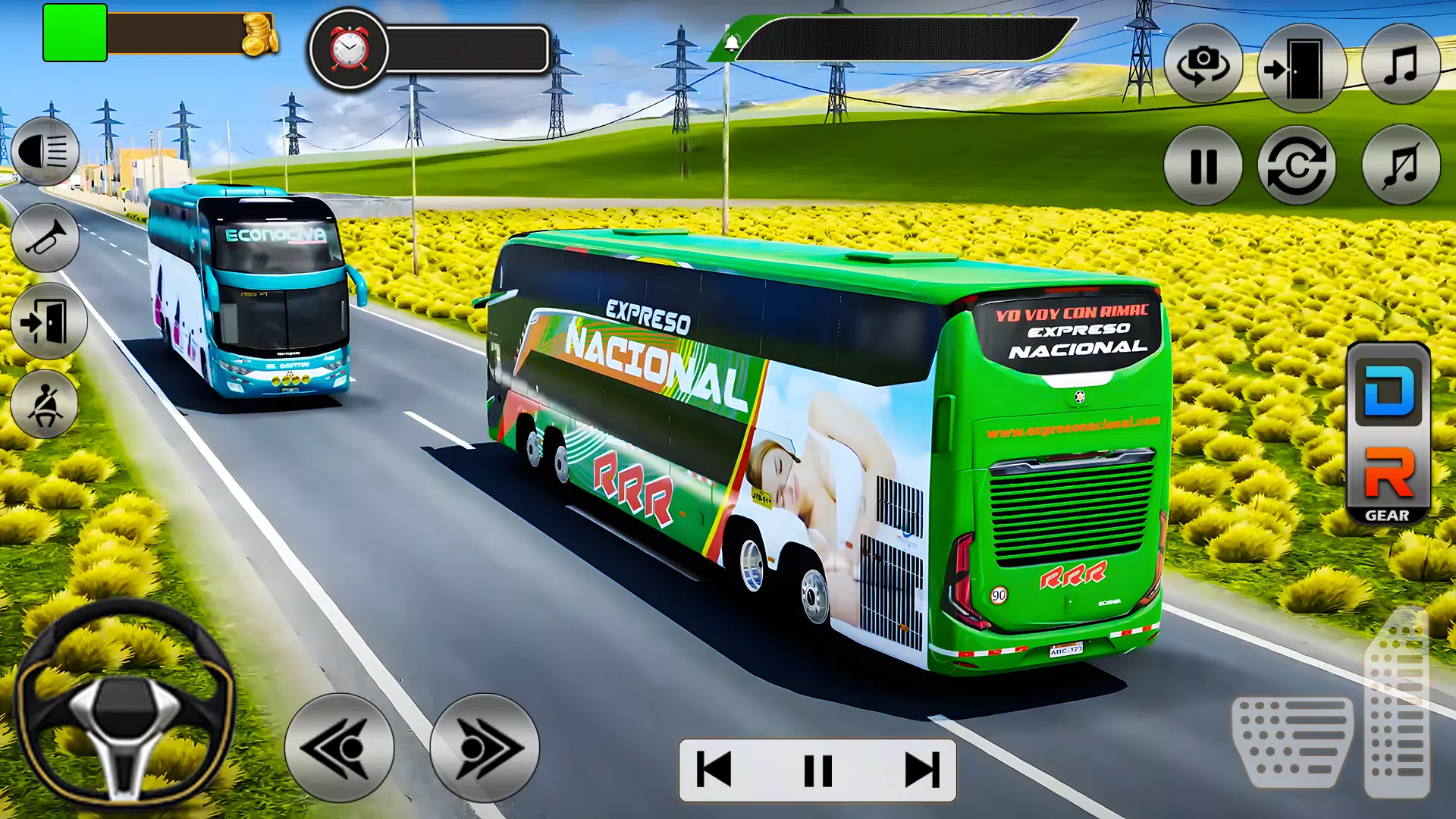Toggle the headlights icon
The width and height of the screenshot is (1456, 819).
[44, 152]
